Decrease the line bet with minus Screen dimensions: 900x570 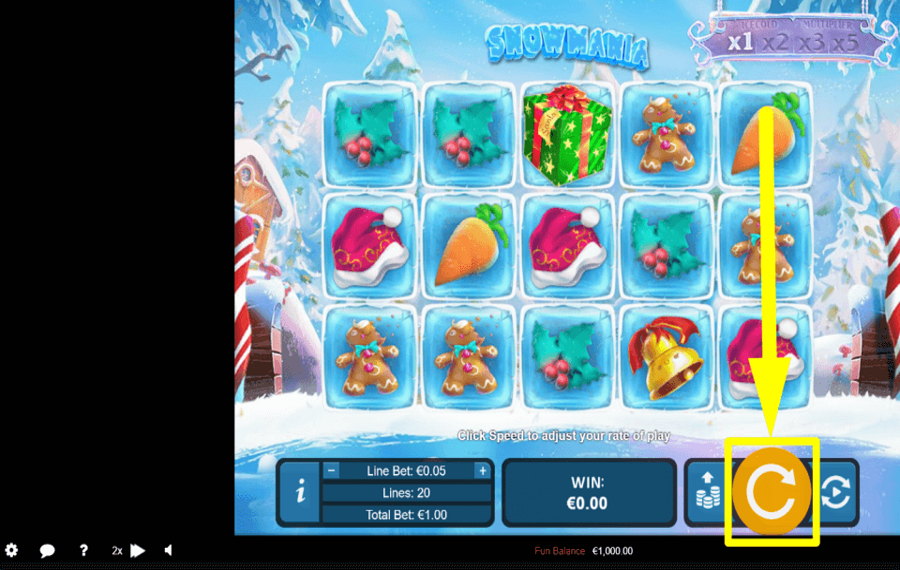(x=333, y=471)
